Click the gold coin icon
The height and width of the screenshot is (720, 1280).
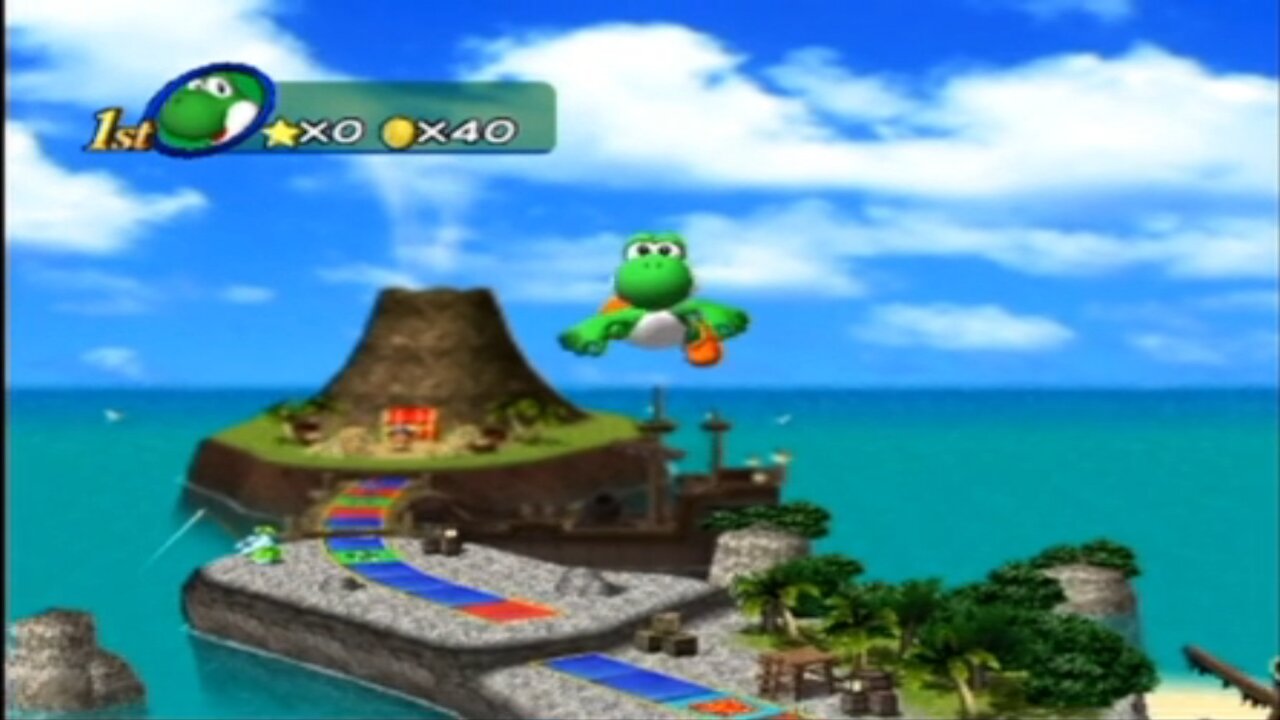[x=396, y=130]
